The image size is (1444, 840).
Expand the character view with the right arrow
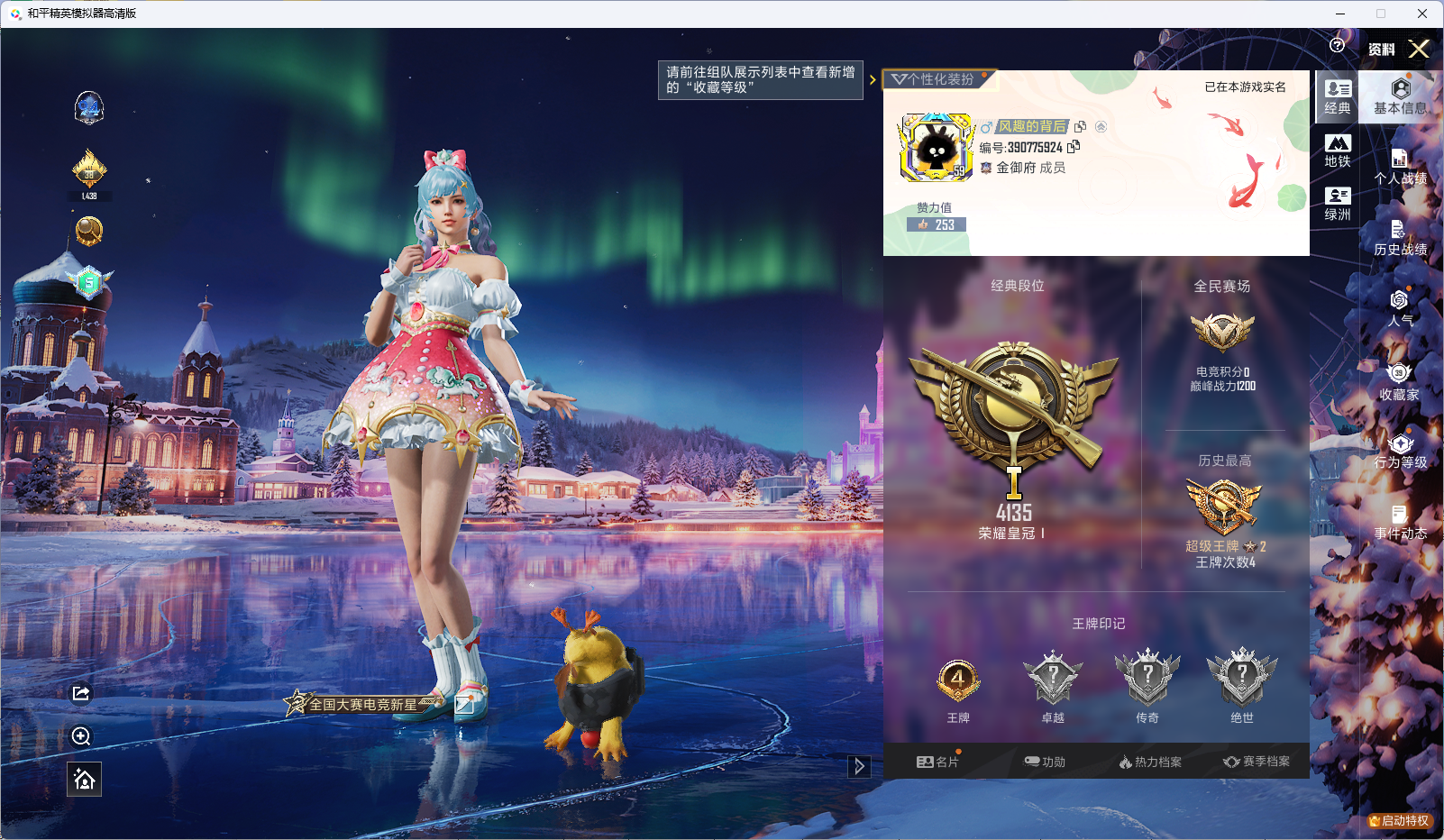click(858, 765)
